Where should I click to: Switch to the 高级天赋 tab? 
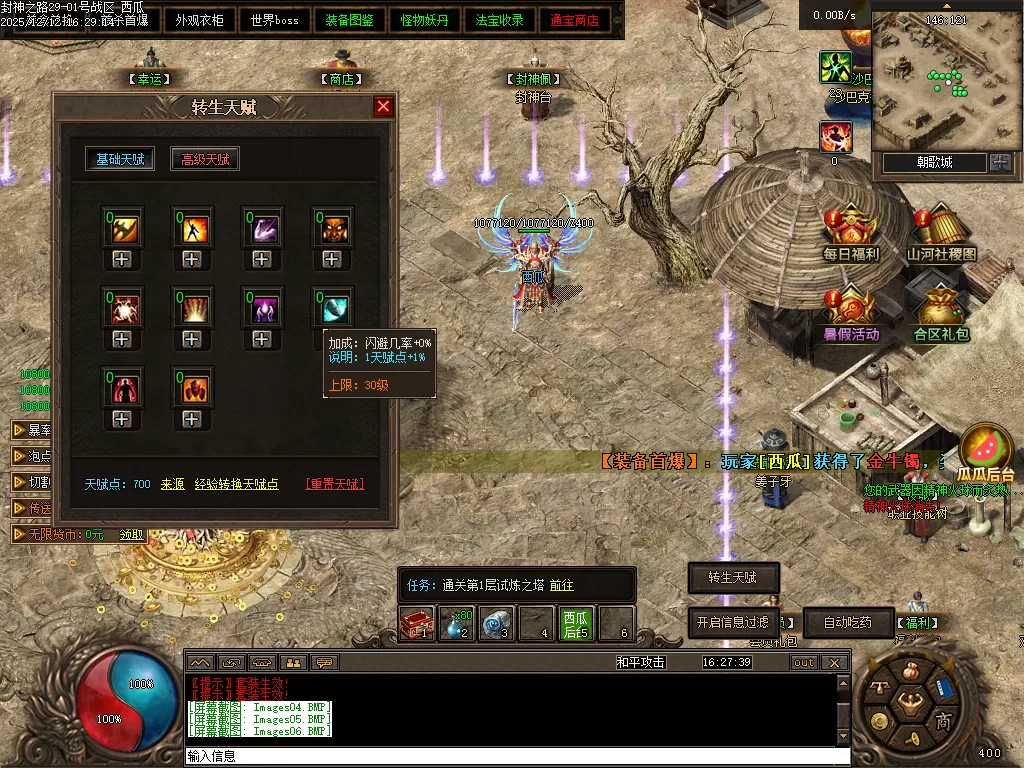[x=205, y=159]
